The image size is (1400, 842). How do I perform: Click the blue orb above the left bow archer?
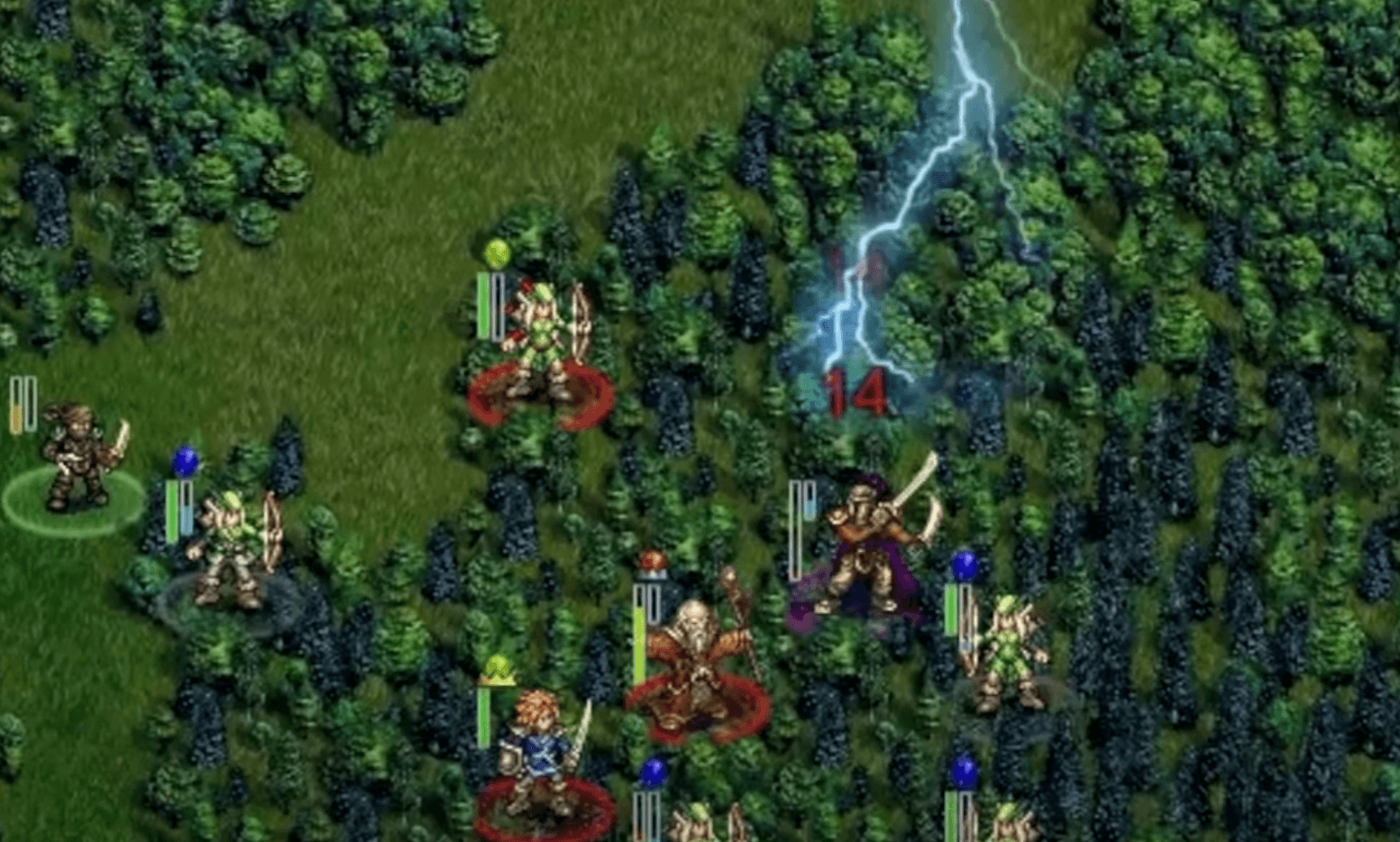point(183,462)
